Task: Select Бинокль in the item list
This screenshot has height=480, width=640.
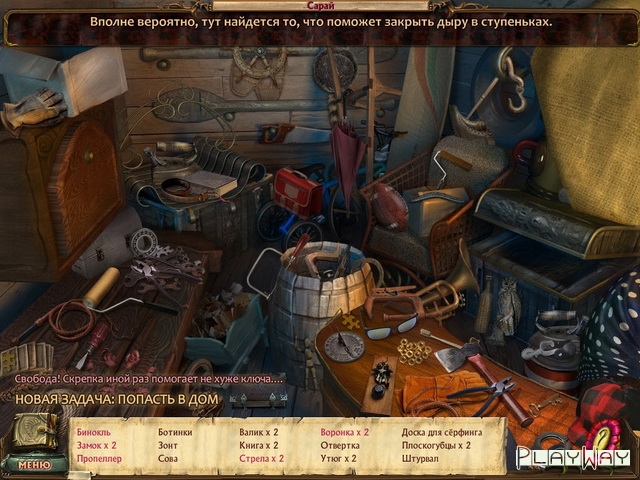Action: click(94, 432)
